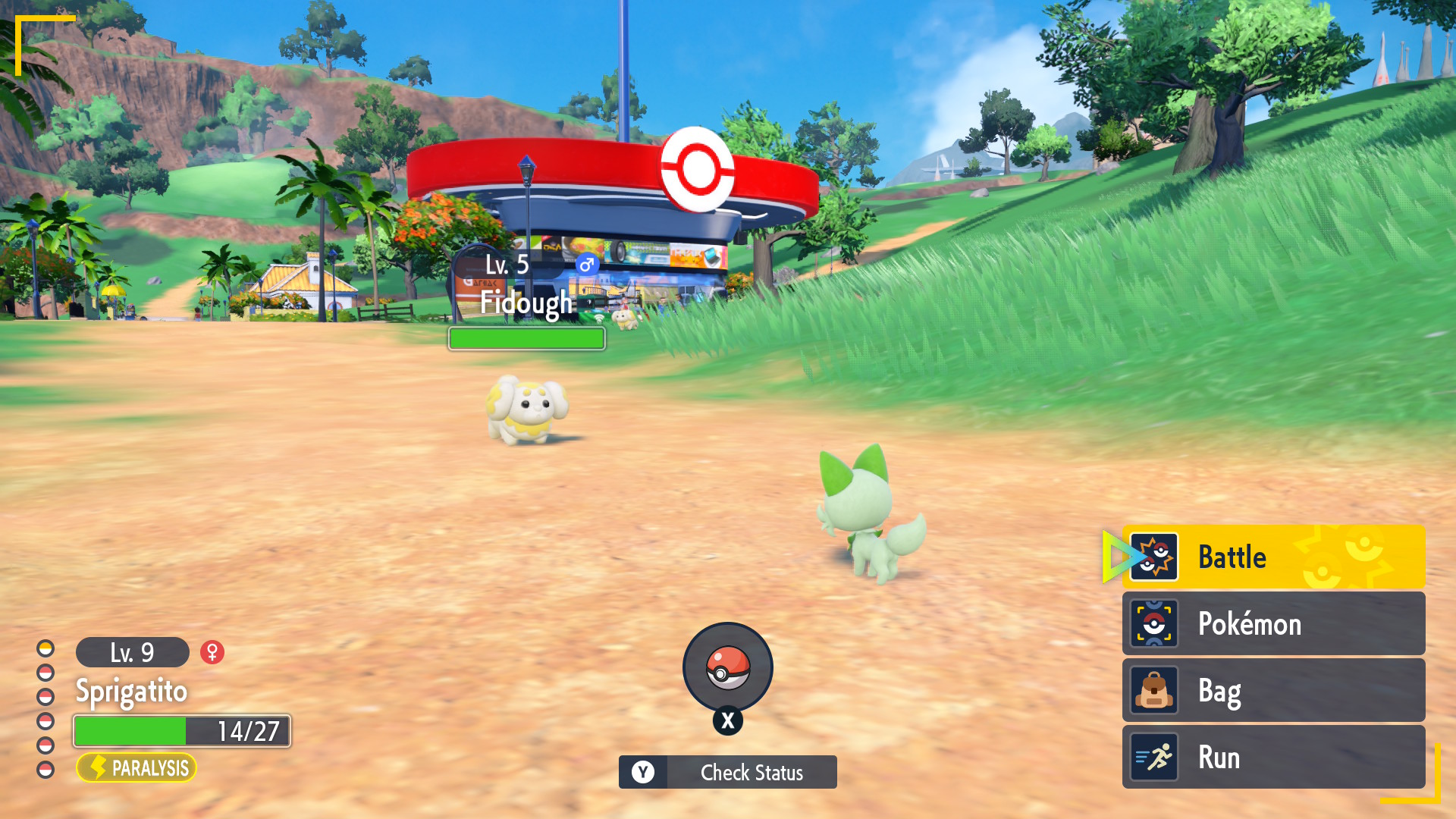Throw a Poké Ball using the ball icon
This screenshot has width=1456, height=819.
click(727, 667)
